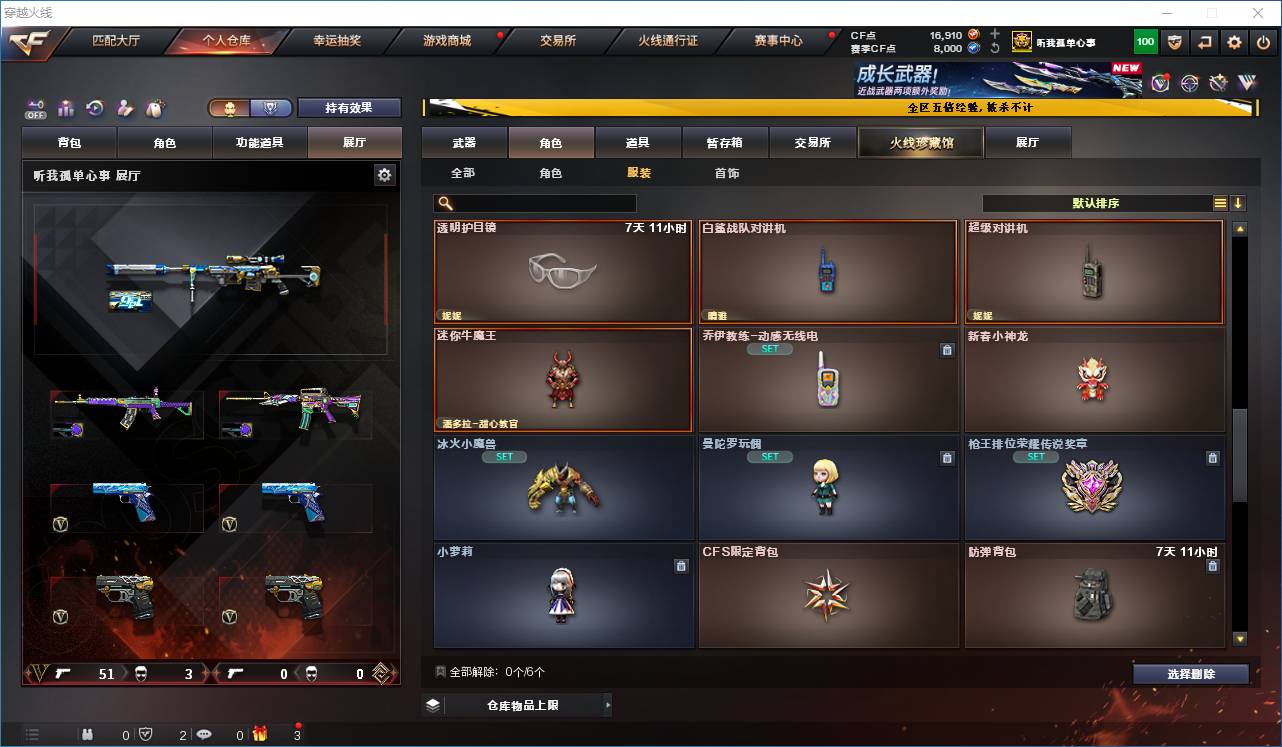Screen dimensions: 1282x747
Task: Open the settings gear at top right
Action: pos(1232,41)
